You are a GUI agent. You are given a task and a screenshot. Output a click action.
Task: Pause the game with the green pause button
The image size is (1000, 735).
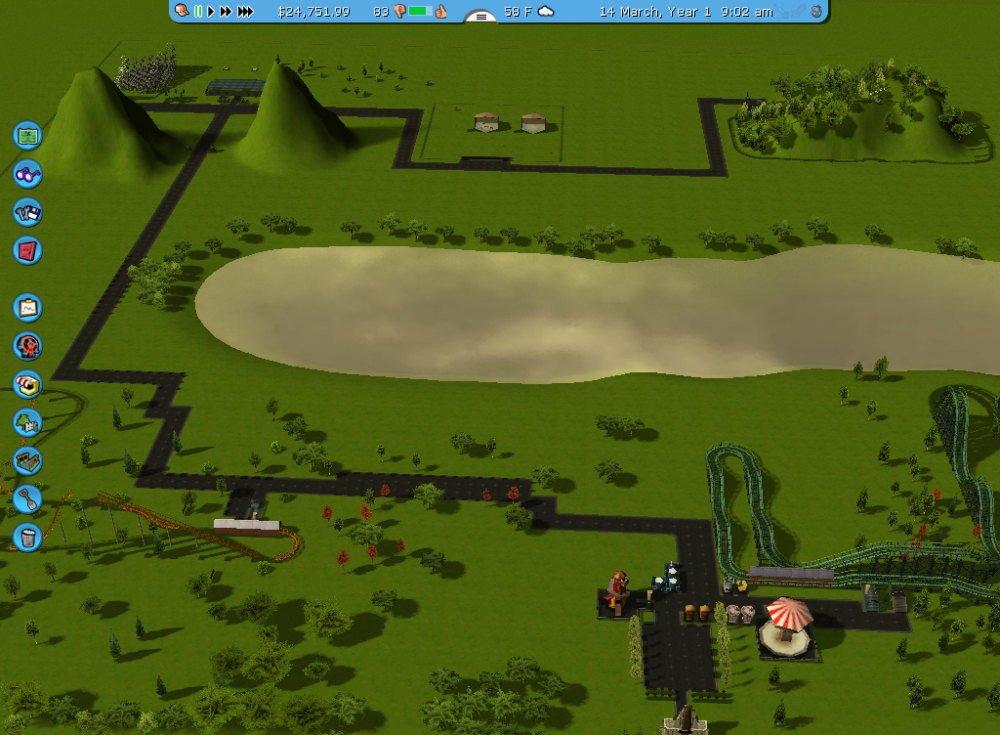point(198,11)
